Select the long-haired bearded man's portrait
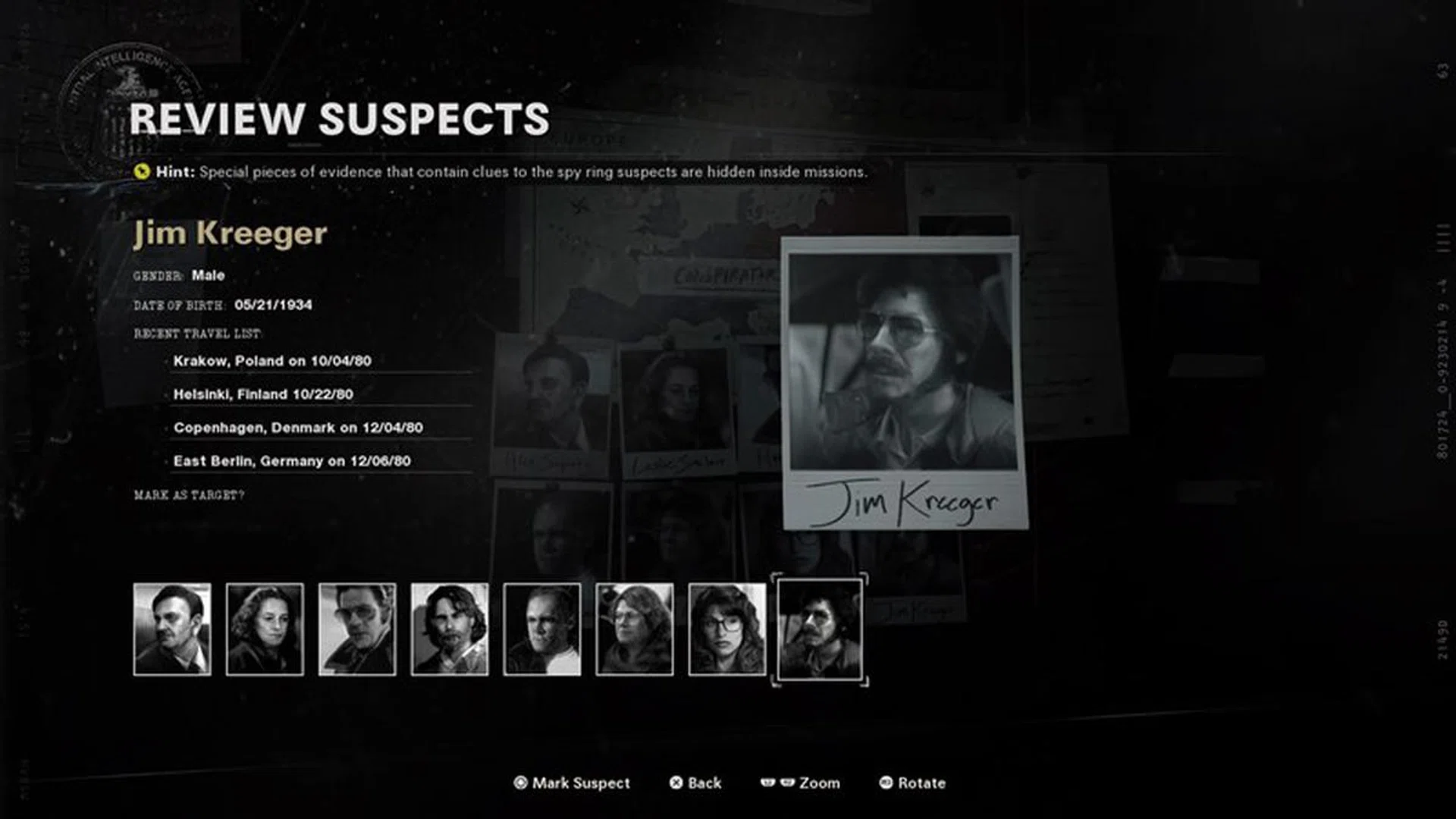This screenshot has width=1456, height=819. tap(450, 629)
